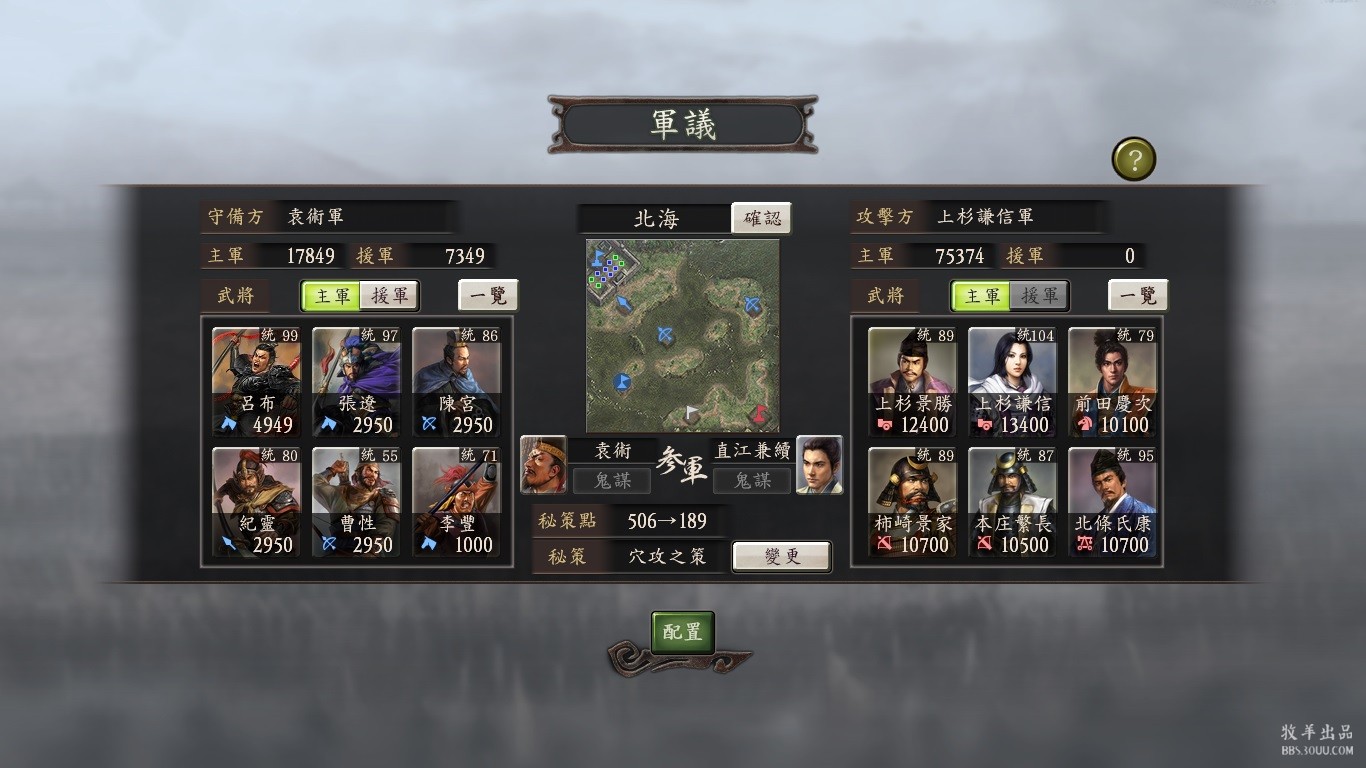
Task: Open the 配置 deployment button
Action: click(683, 632)
